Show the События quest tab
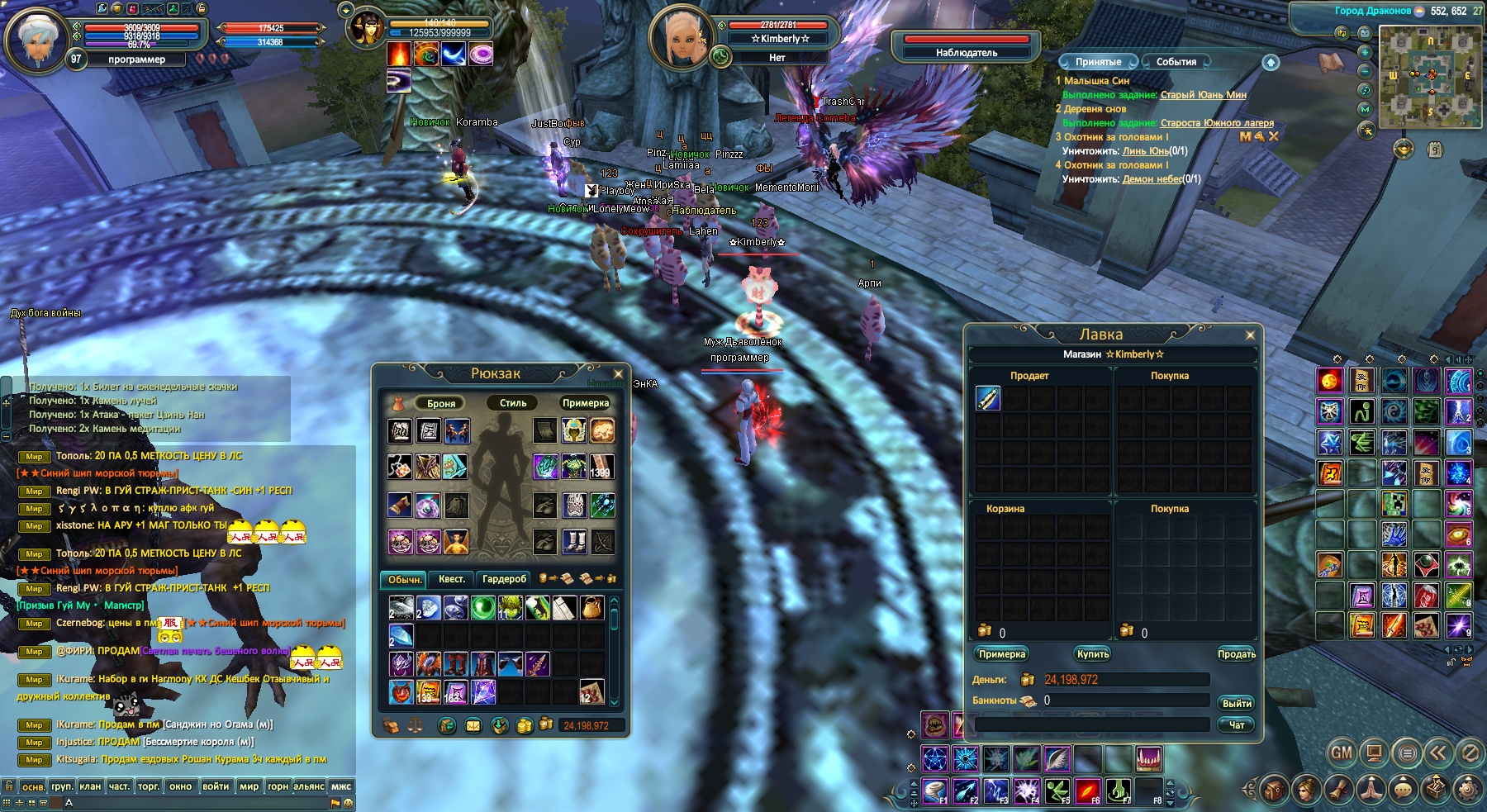 1176,62
